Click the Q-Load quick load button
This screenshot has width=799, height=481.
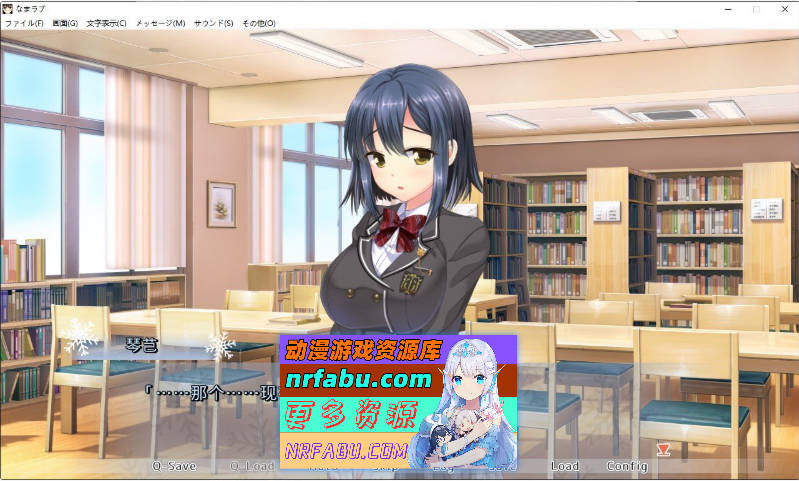(x=251, y=466)
